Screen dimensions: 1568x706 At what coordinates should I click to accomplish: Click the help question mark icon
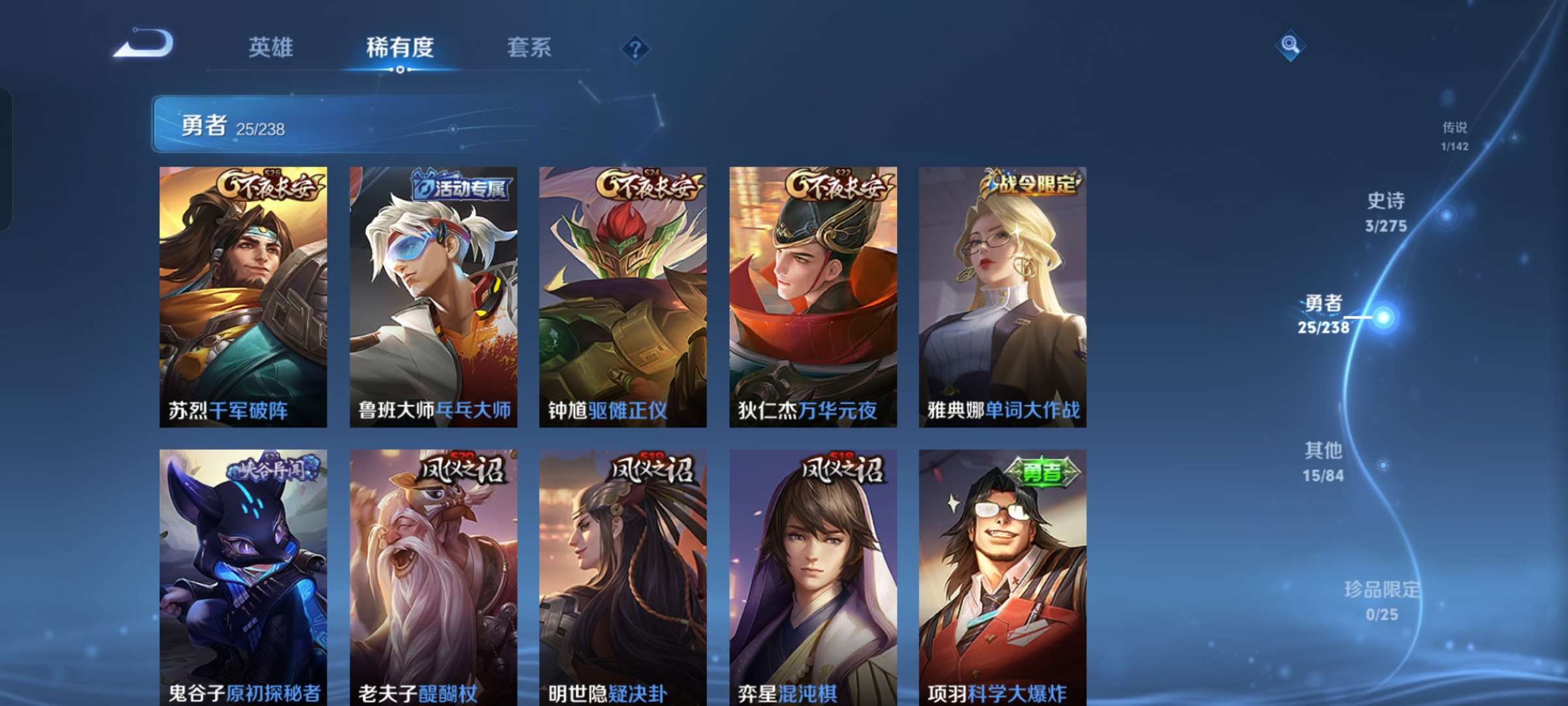[636, 48]
